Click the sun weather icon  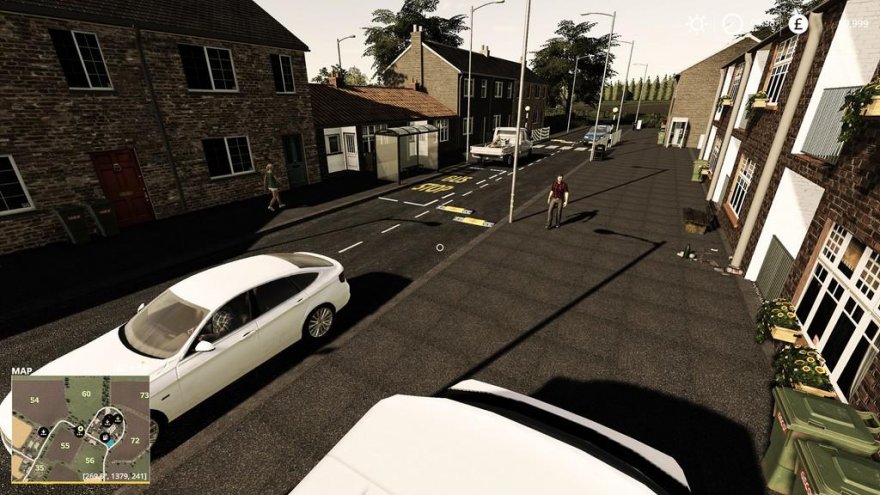coord(696,23)
